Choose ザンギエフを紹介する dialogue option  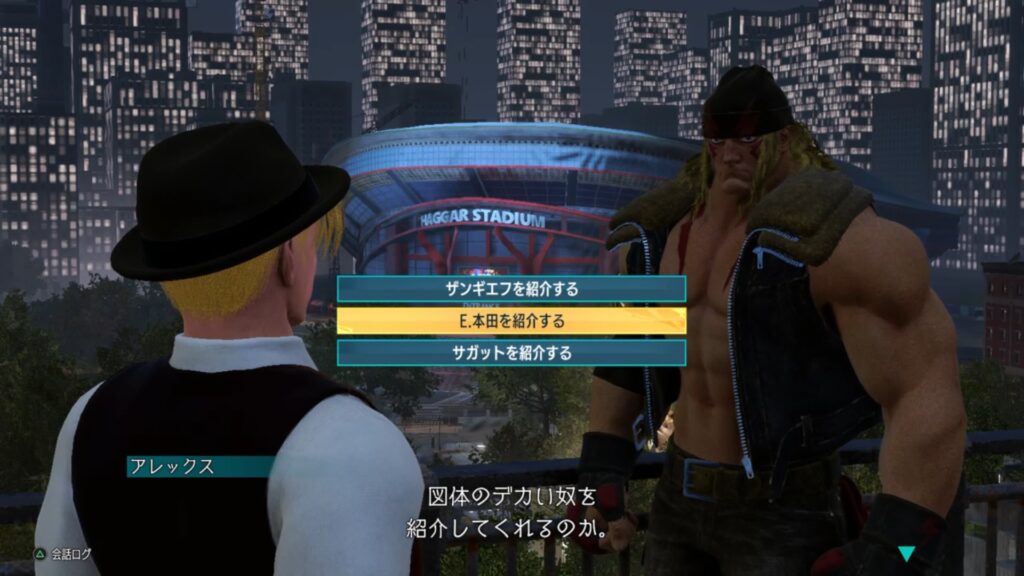pos(511,289)
